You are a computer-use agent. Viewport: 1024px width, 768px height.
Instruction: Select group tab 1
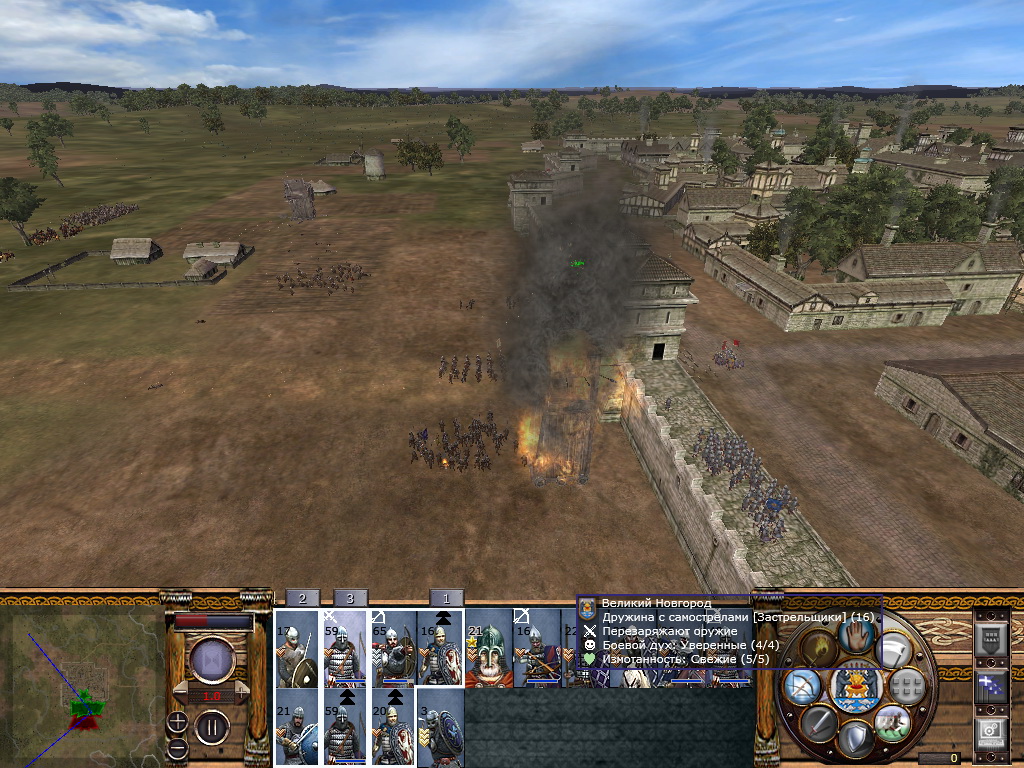point(446,598)
